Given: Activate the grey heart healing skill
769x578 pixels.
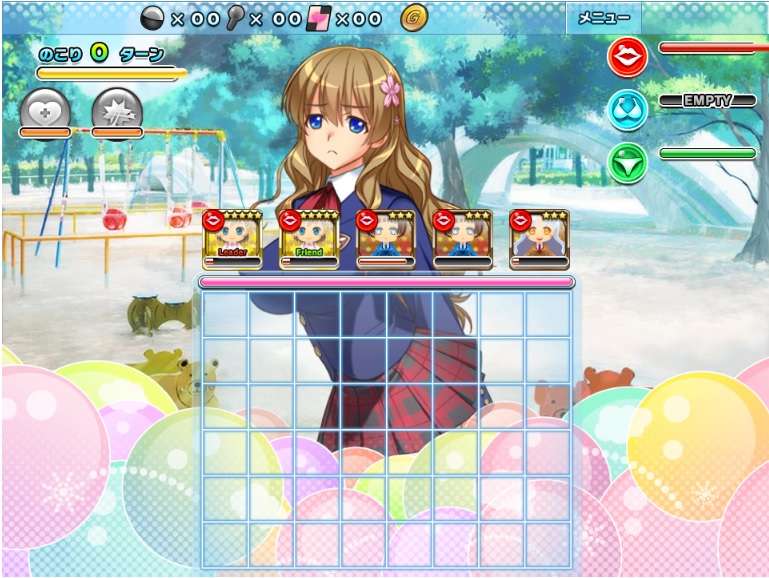Looking at the screenshot, I should click(45, 108).
